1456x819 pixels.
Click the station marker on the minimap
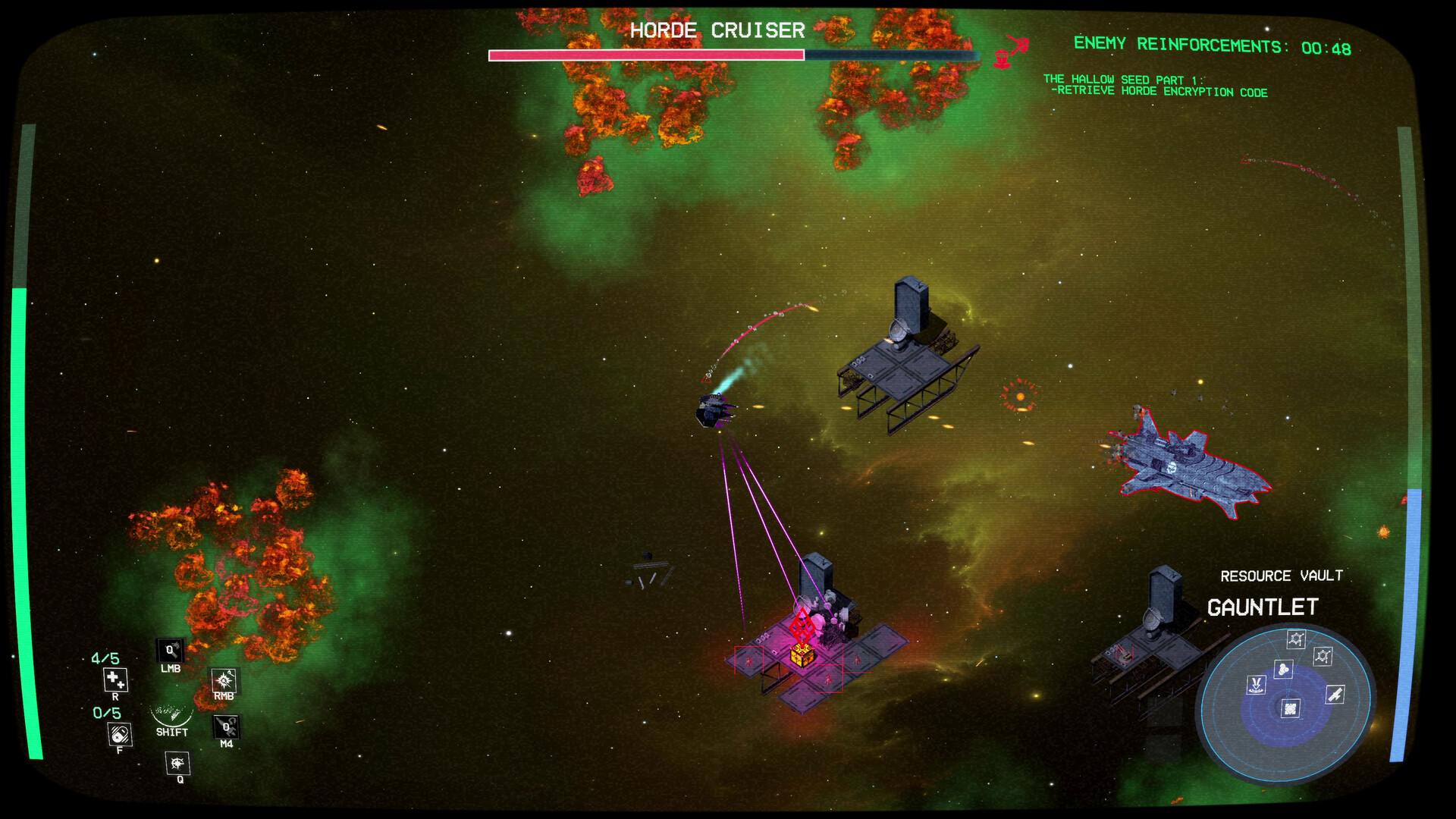point(1296,639)
